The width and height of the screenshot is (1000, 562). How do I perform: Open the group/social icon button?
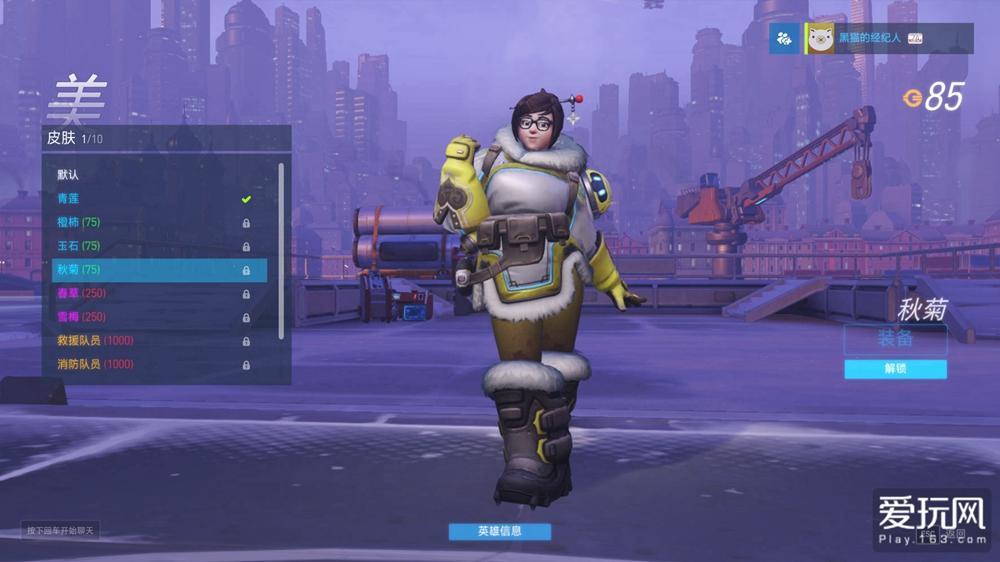click(x=784, y=38)
